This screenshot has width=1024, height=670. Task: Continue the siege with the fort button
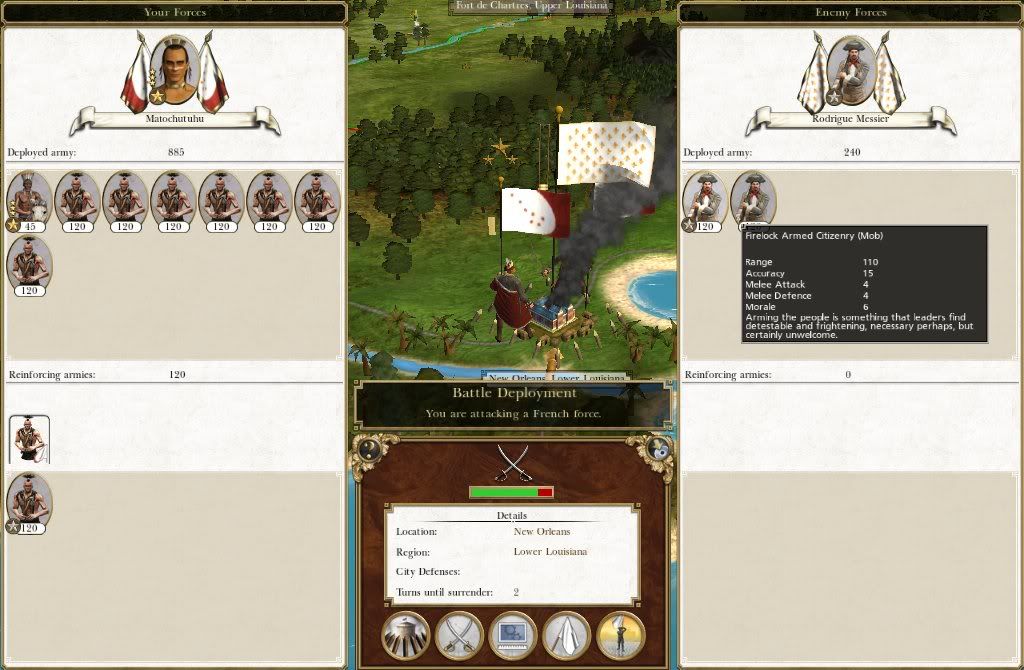point(406,636)
